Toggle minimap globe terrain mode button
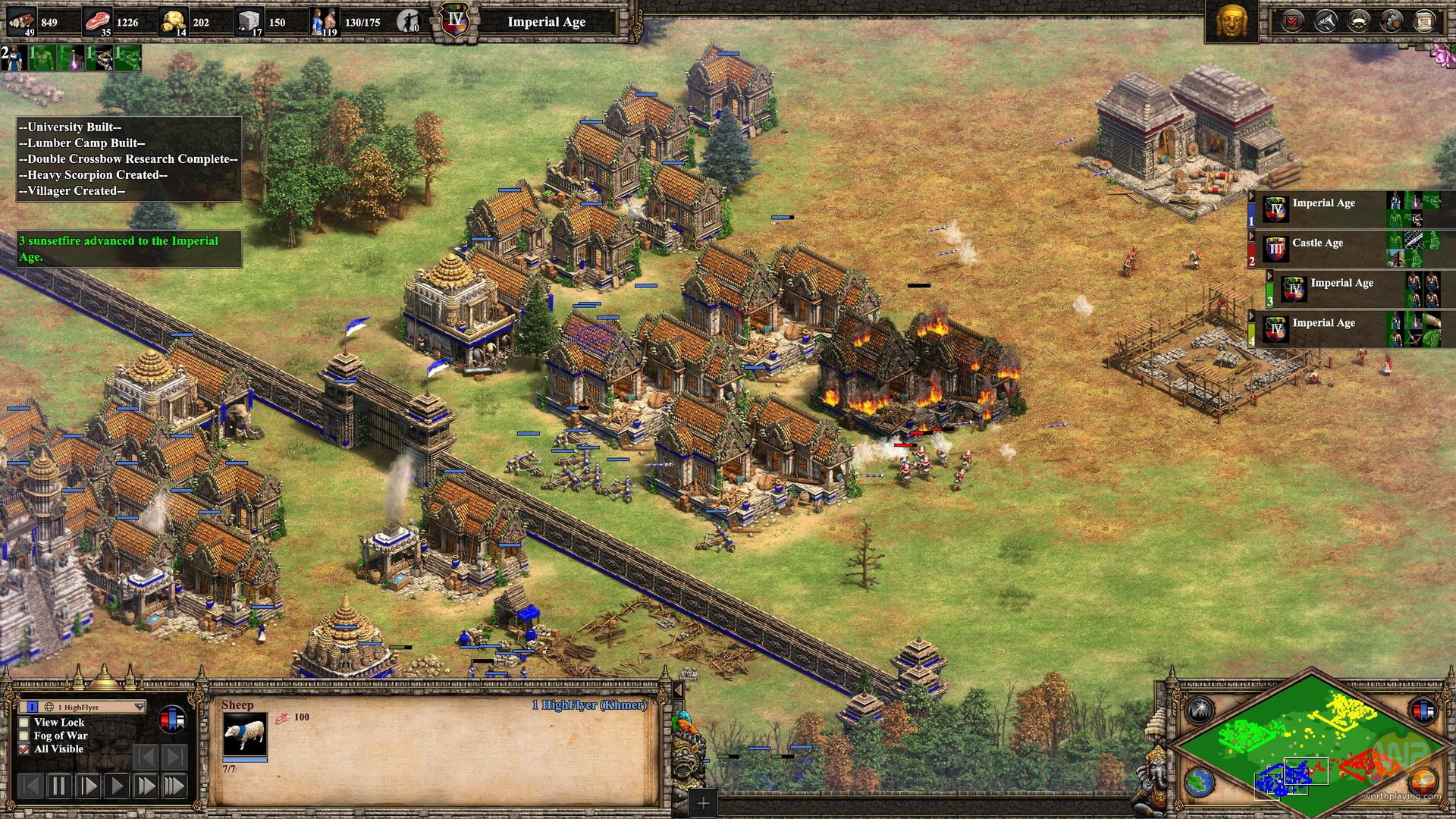The width and height of the screenshot is (1456, 819). click(1200, 782)
